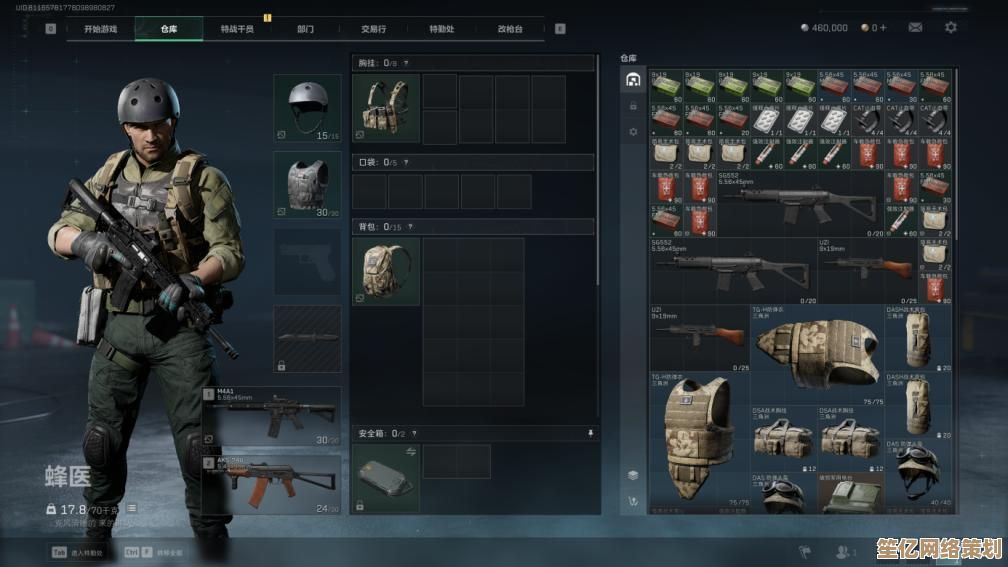The image size is (1008, 567).
Task: Open the 开始游戏 tab
Action: 100,29
